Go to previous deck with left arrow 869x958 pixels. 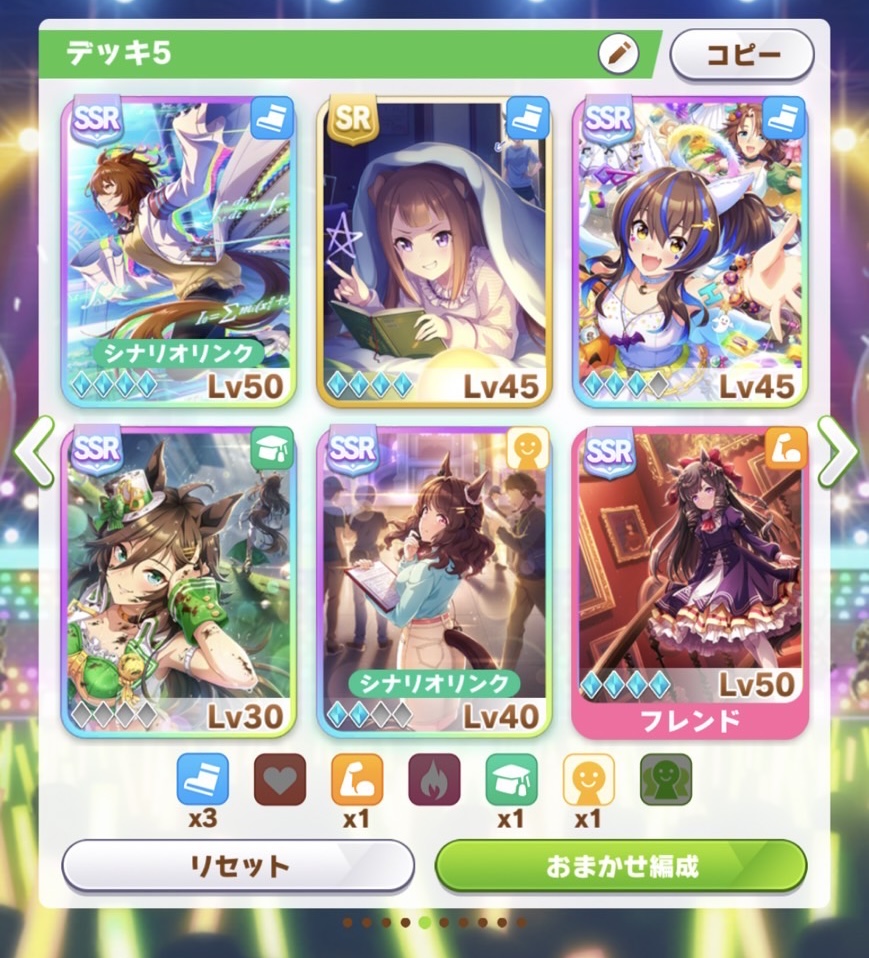[33, 451]
